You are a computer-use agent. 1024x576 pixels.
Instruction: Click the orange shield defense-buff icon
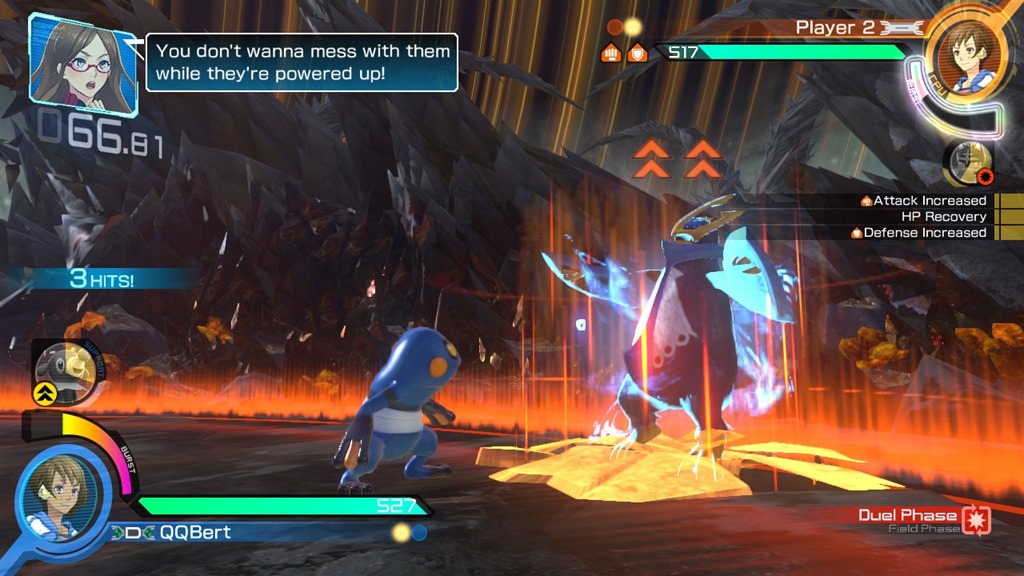coord(636,53)
